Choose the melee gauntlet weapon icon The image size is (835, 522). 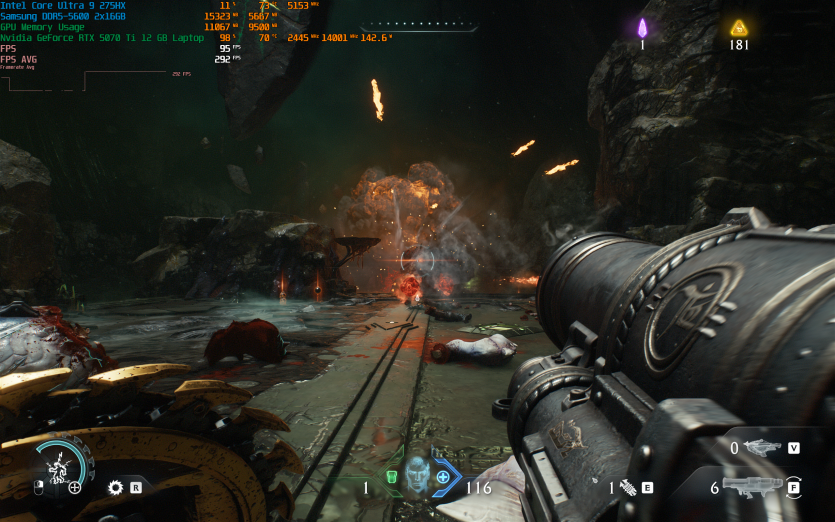pos(630,488)
